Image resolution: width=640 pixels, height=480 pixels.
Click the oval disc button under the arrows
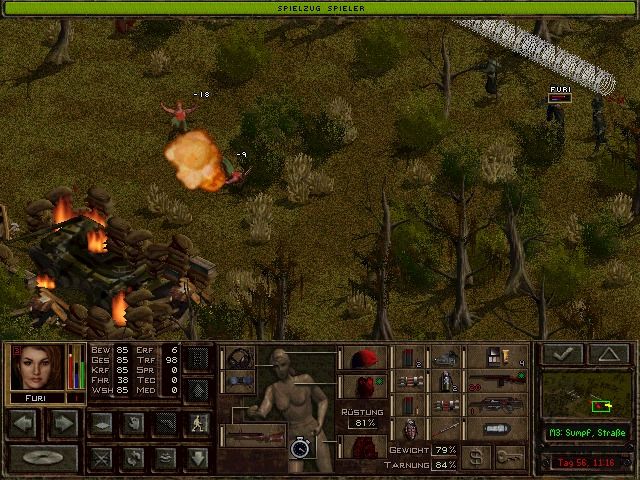44,457
